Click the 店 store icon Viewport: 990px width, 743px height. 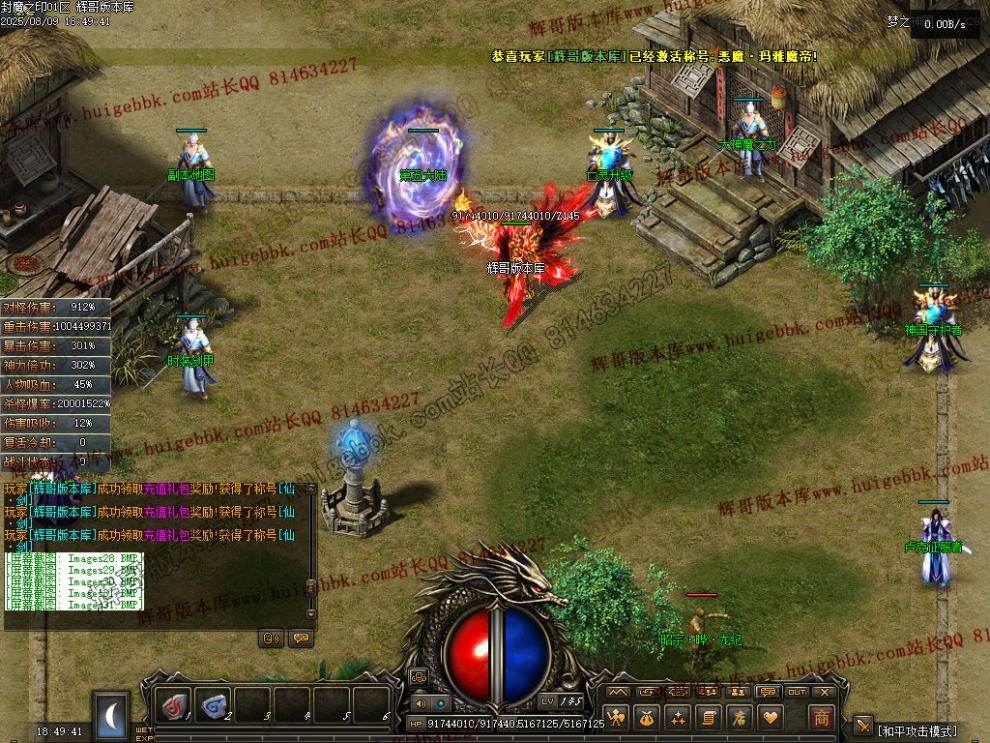tap(739, 717)
